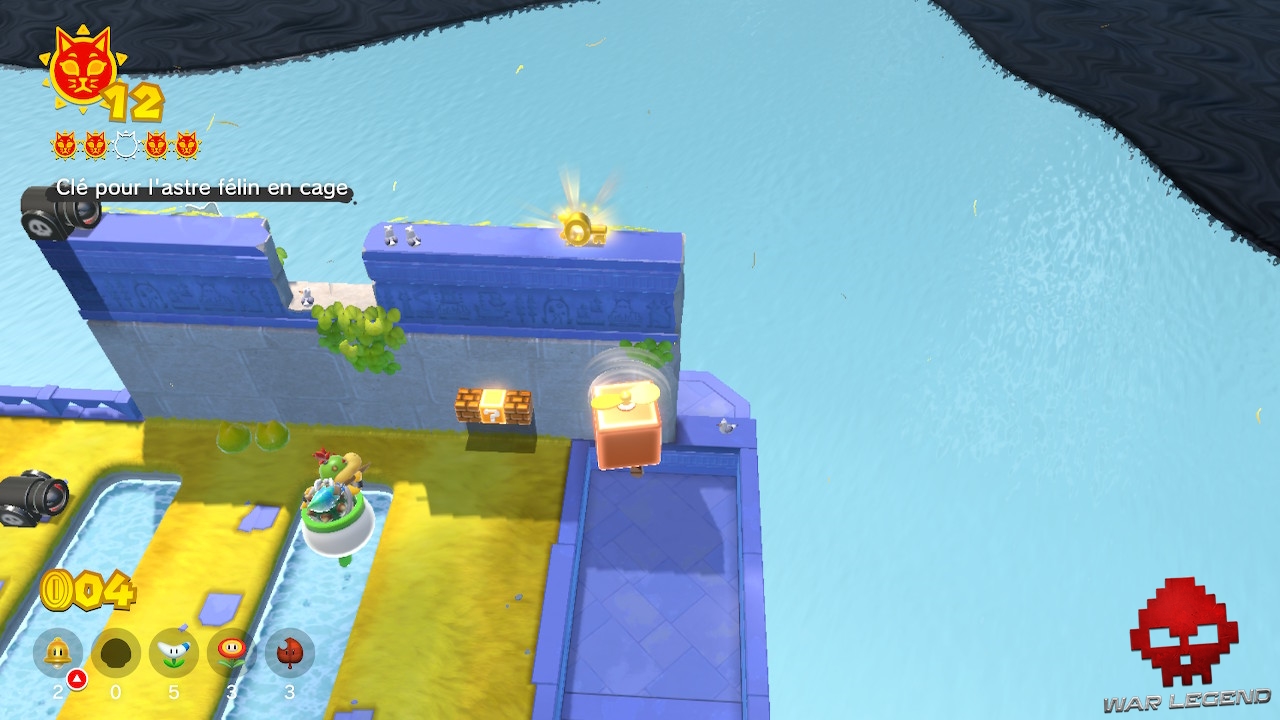Select the Super Bell power-up icon
The width and height of the screenshot is (1280, 720).
pyautogui.click(x=58, y=654)
